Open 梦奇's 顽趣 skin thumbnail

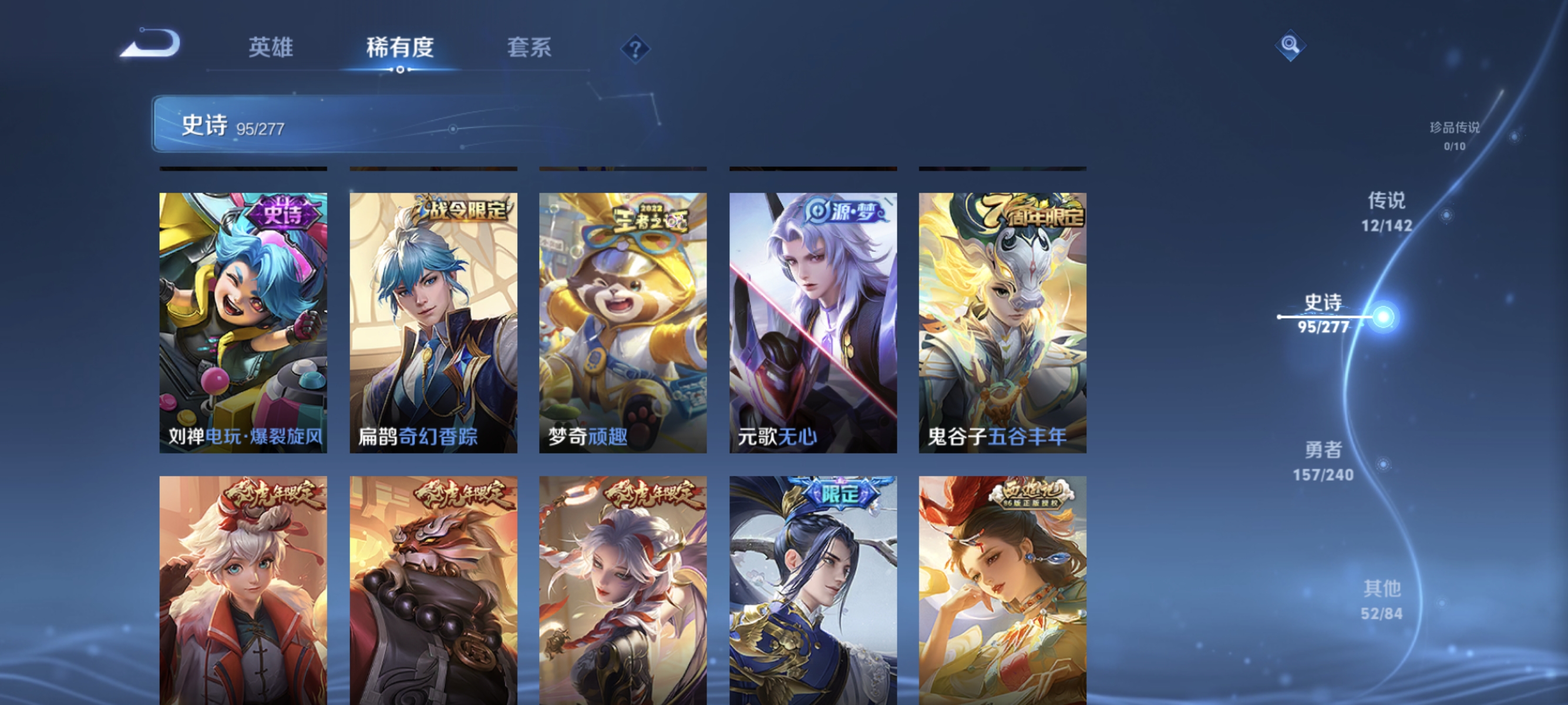(623, 323)
